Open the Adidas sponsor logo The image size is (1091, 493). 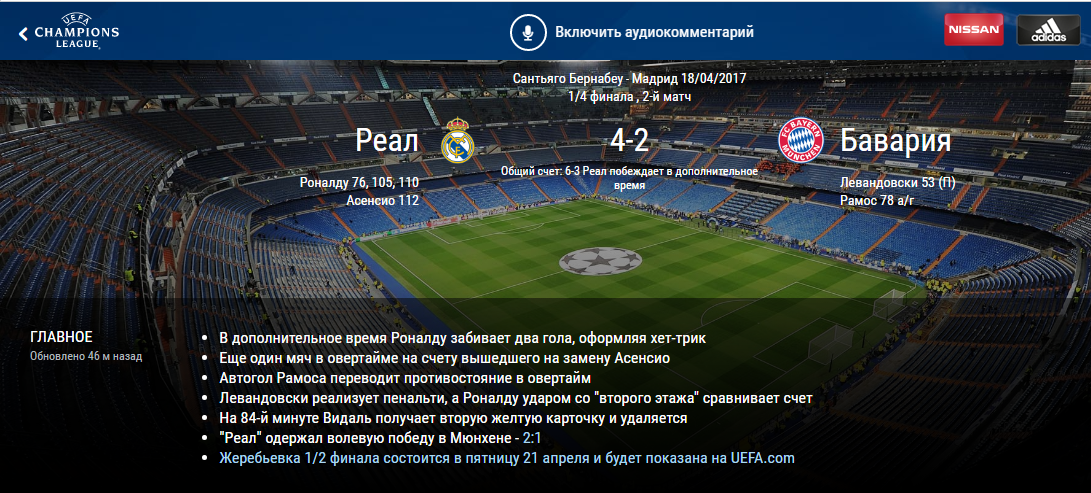(1048, 30)
